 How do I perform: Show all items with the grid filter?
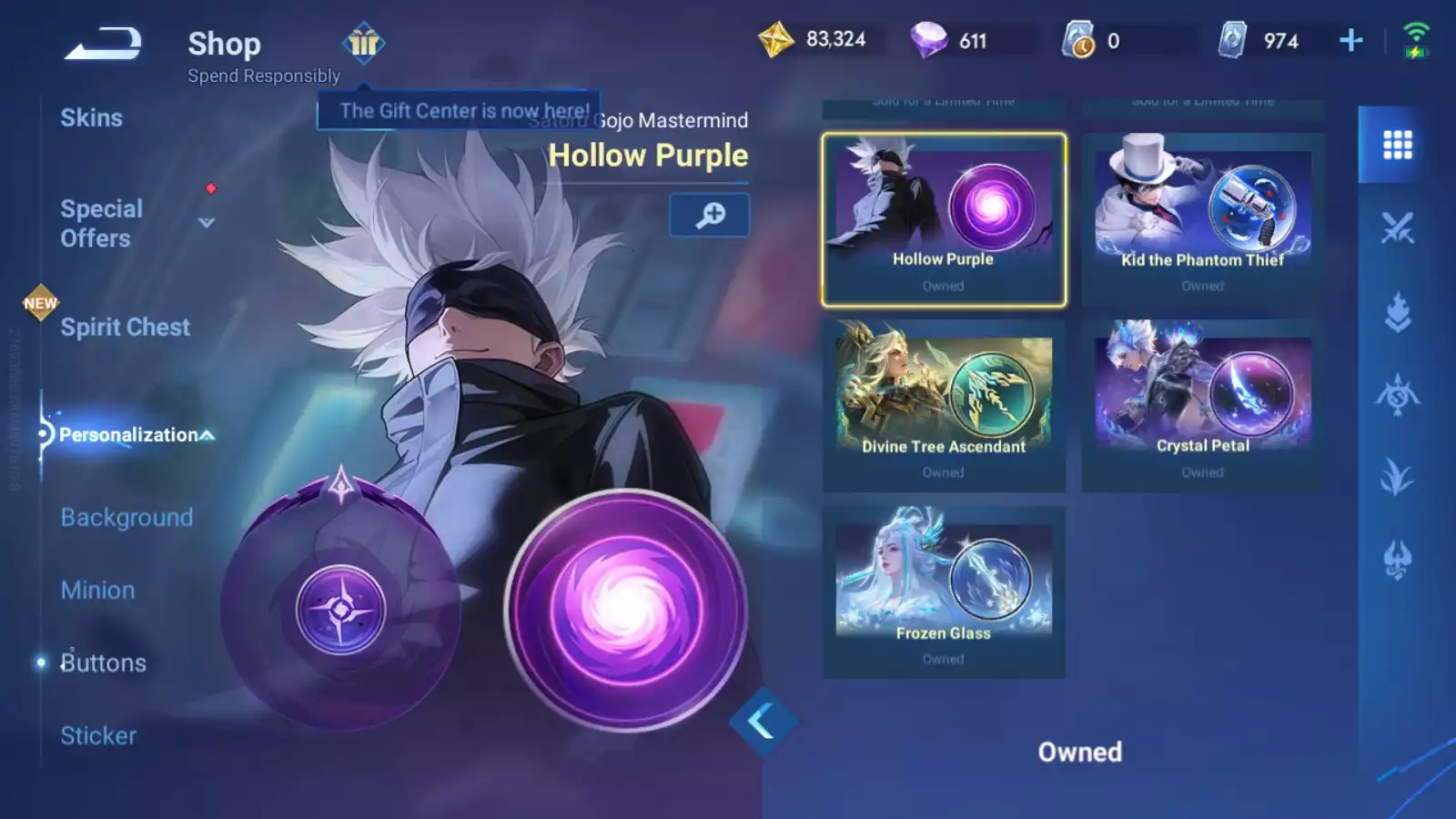coord(1397,145)
